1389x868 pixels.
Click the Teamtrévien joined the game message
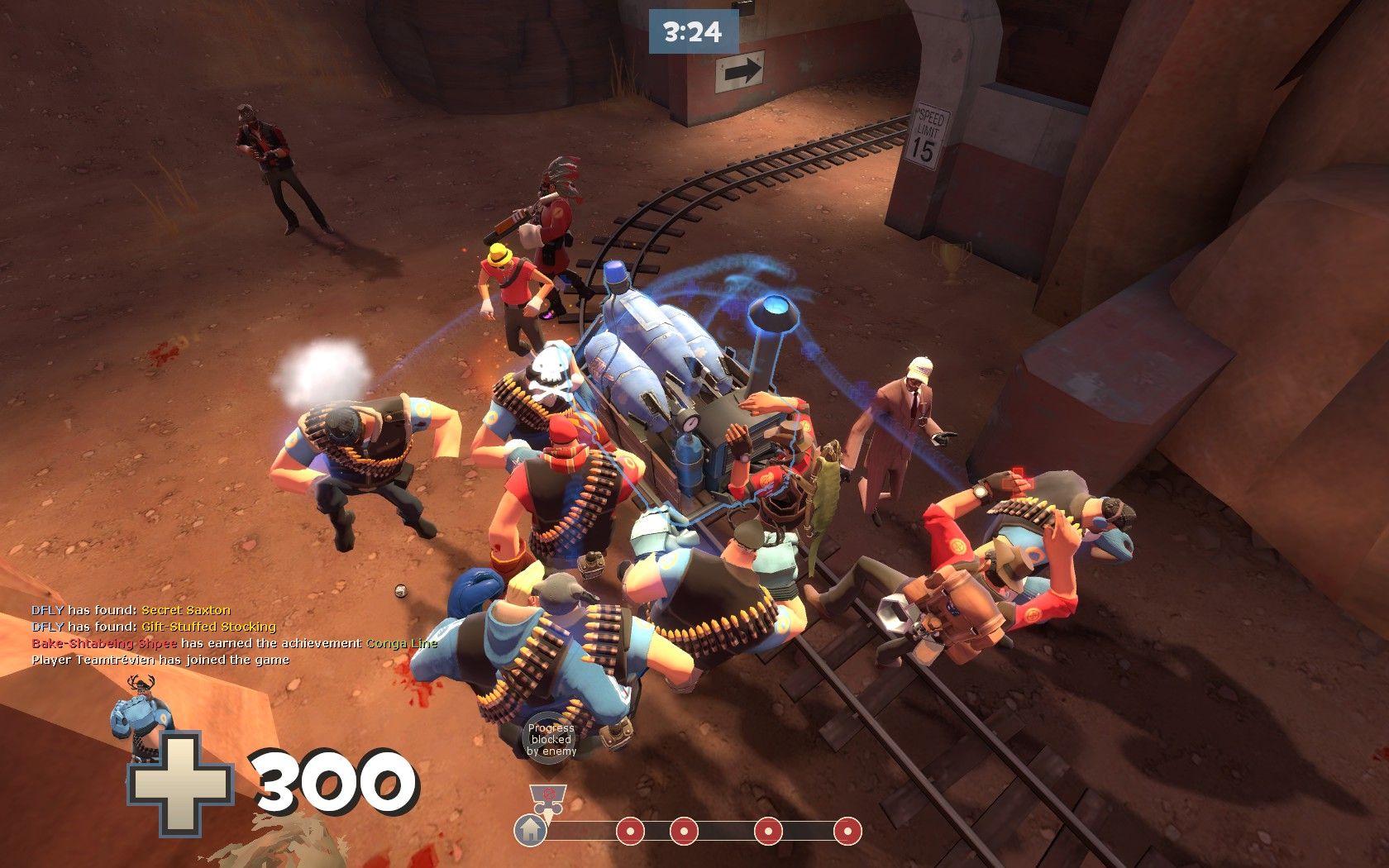tap(160, 660)
